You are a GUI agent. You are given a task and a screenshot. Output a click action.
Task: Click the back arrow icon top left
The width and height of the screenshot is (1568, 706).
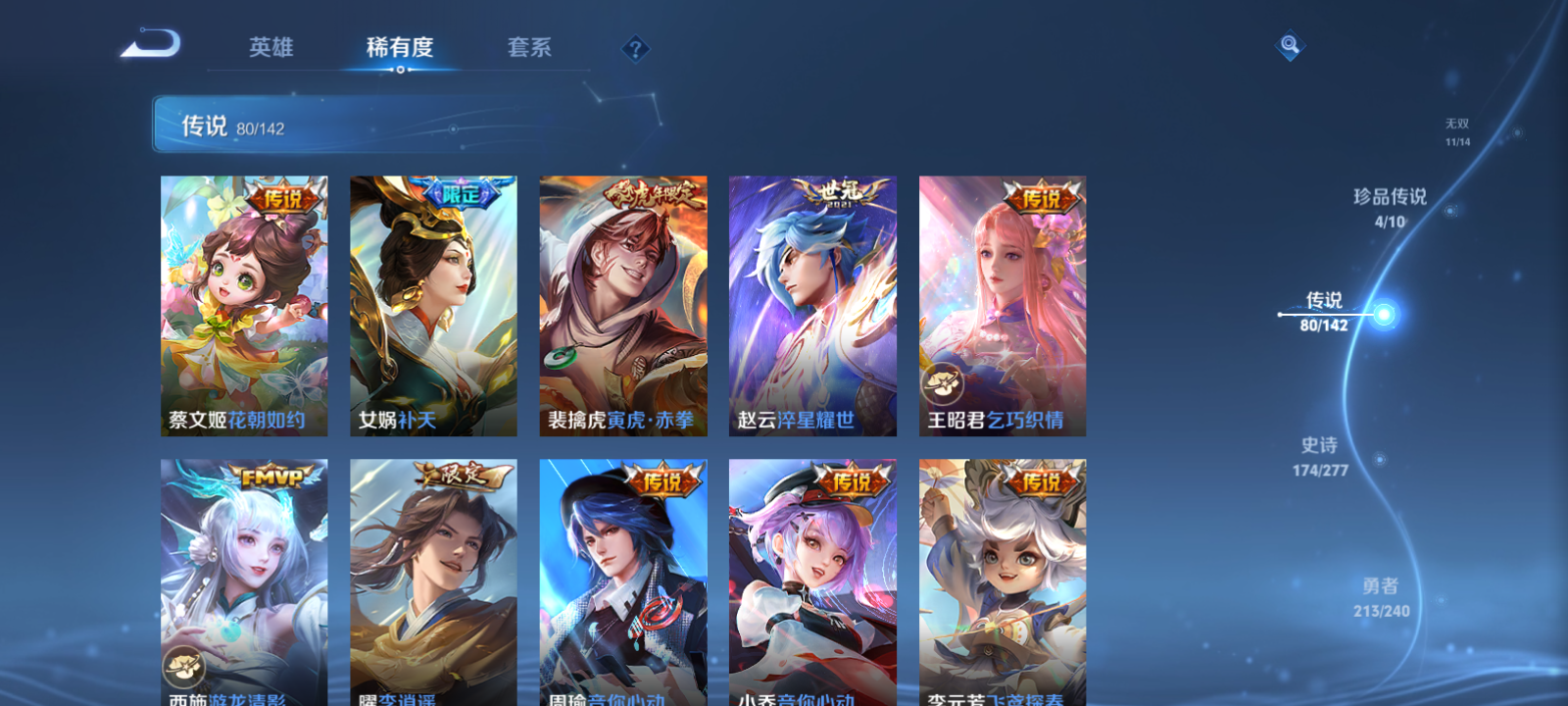(x=152, y=44)
